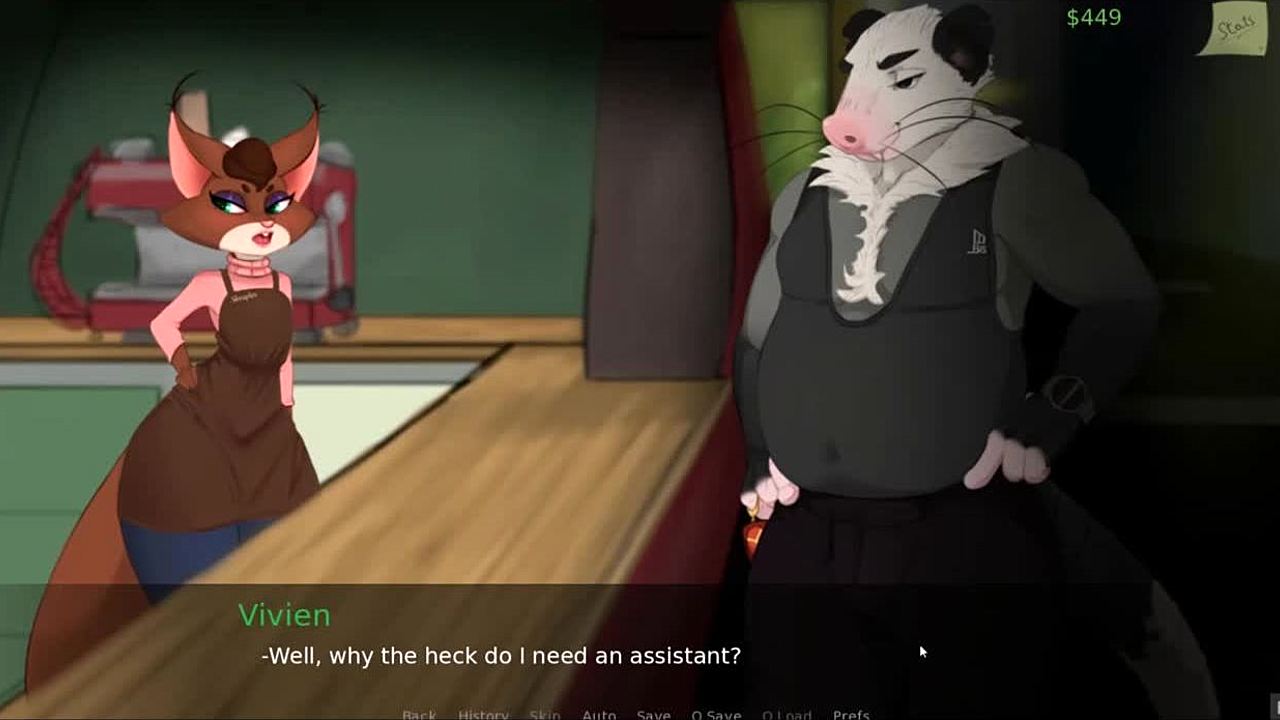Open the Save game menu
This screenshot has width=1280, height=720.
653,714
